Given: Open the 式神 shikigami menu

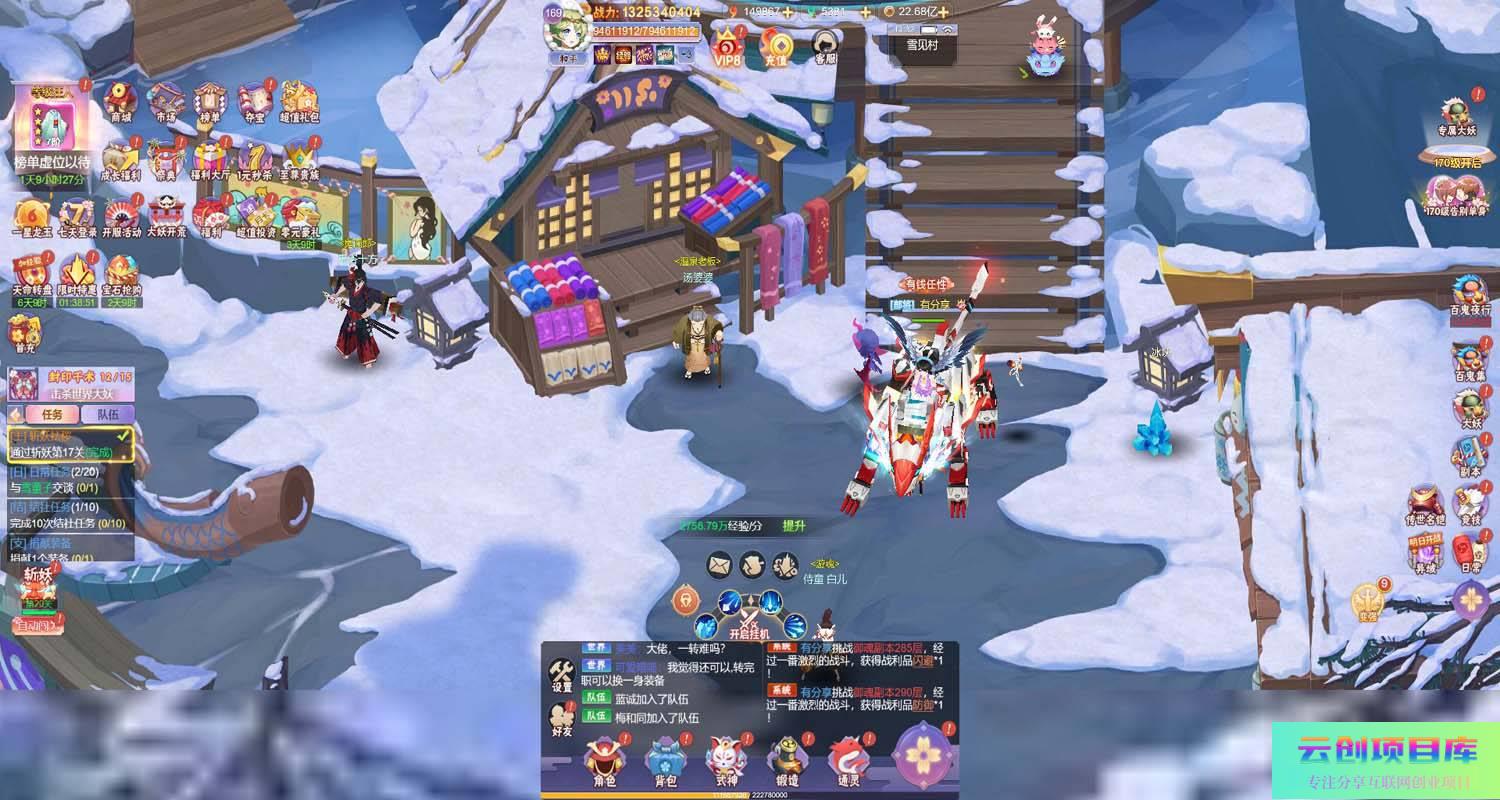Looking at the screenshot, I should tap(727, 762).
